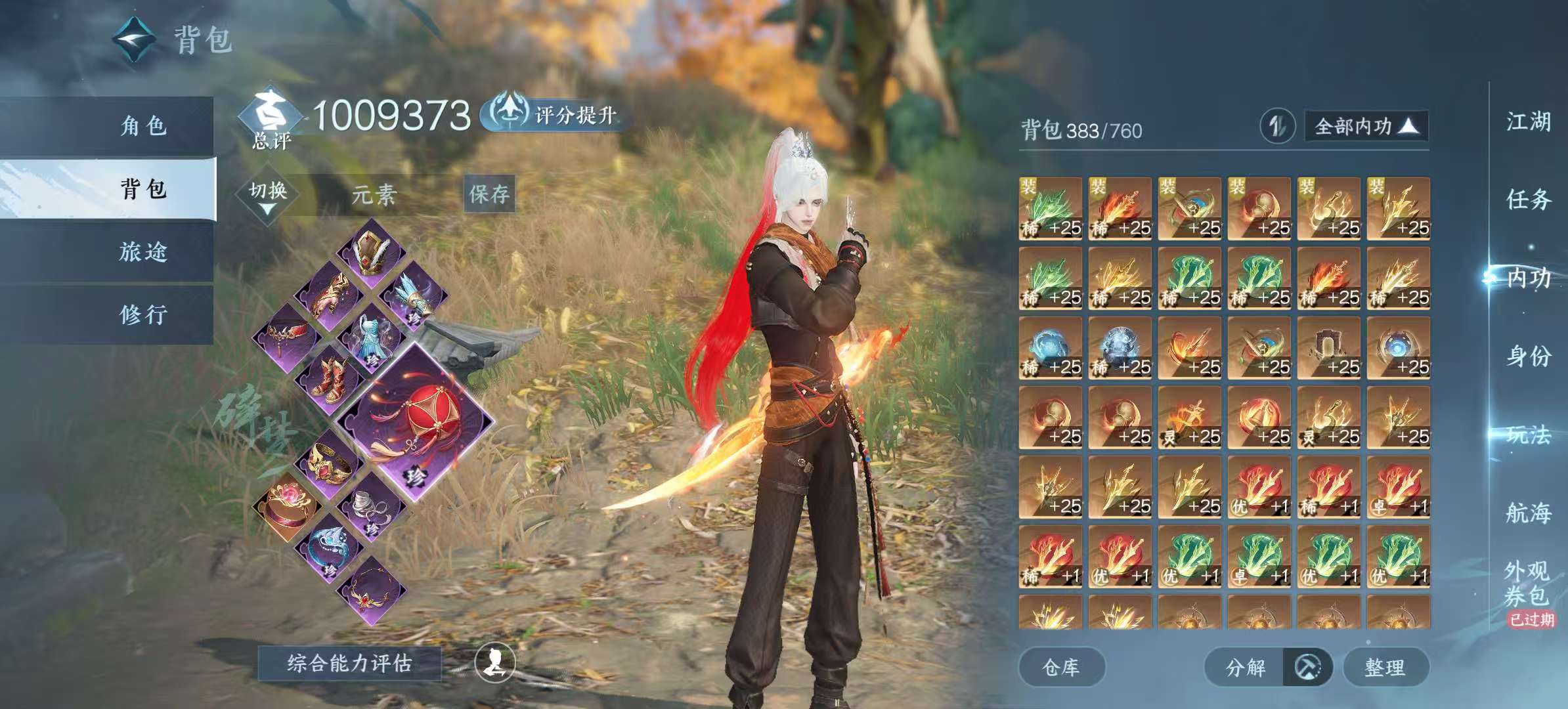Go back using the top-left arrow icon

135,39
